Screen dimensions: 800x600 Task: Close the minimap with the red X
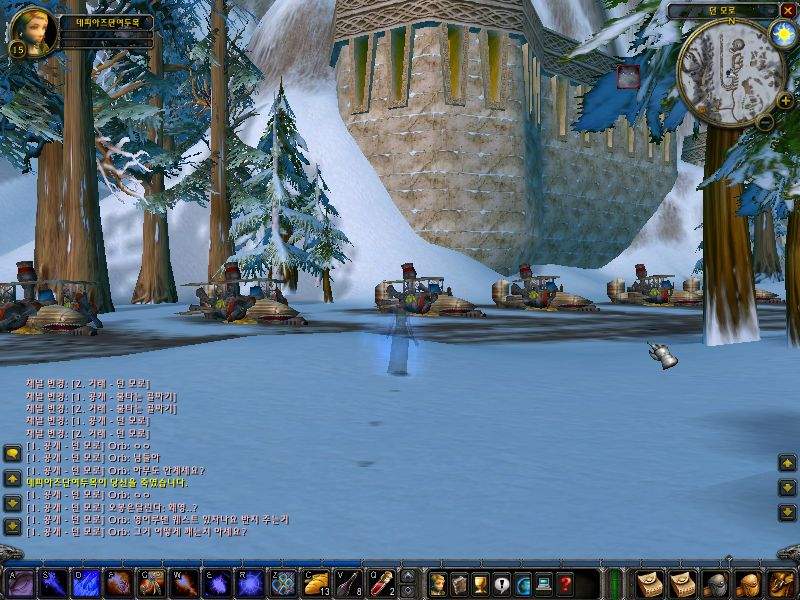coord(788,10)
